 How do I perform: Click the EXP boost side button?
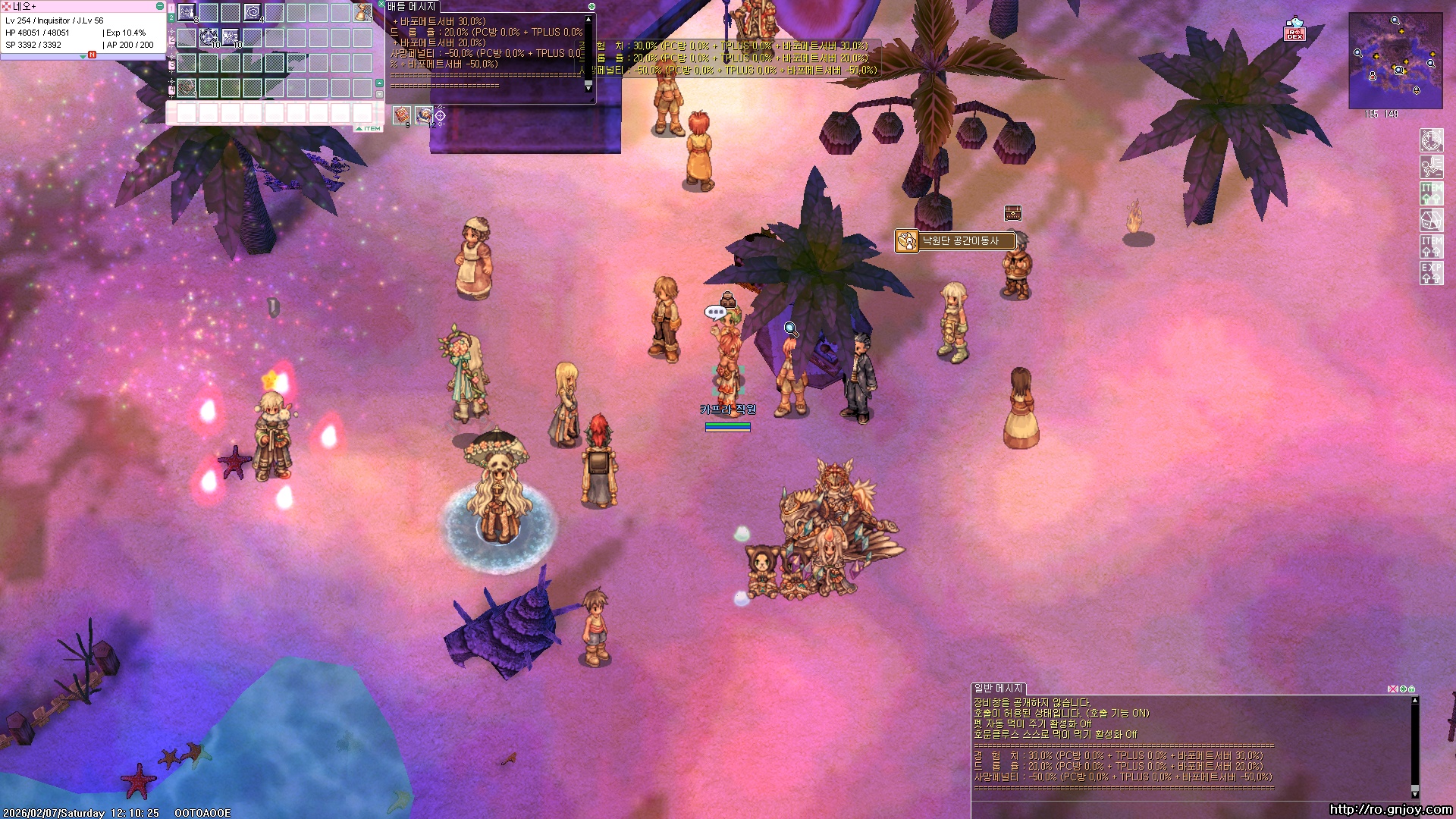click(x=1431, y=273)
